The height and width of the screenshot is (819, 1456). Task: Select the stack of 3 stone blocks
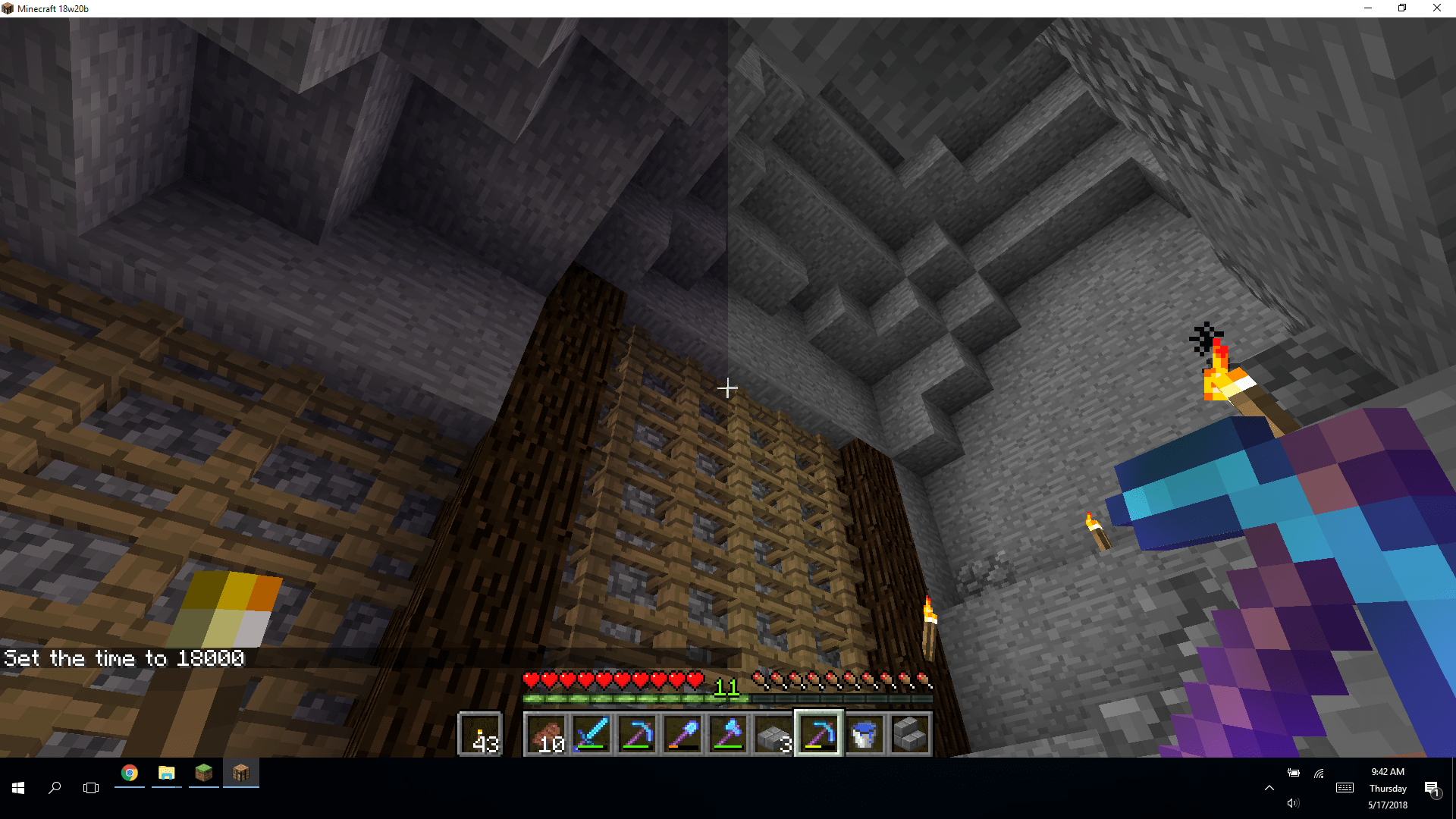click(x=773, y=733)
